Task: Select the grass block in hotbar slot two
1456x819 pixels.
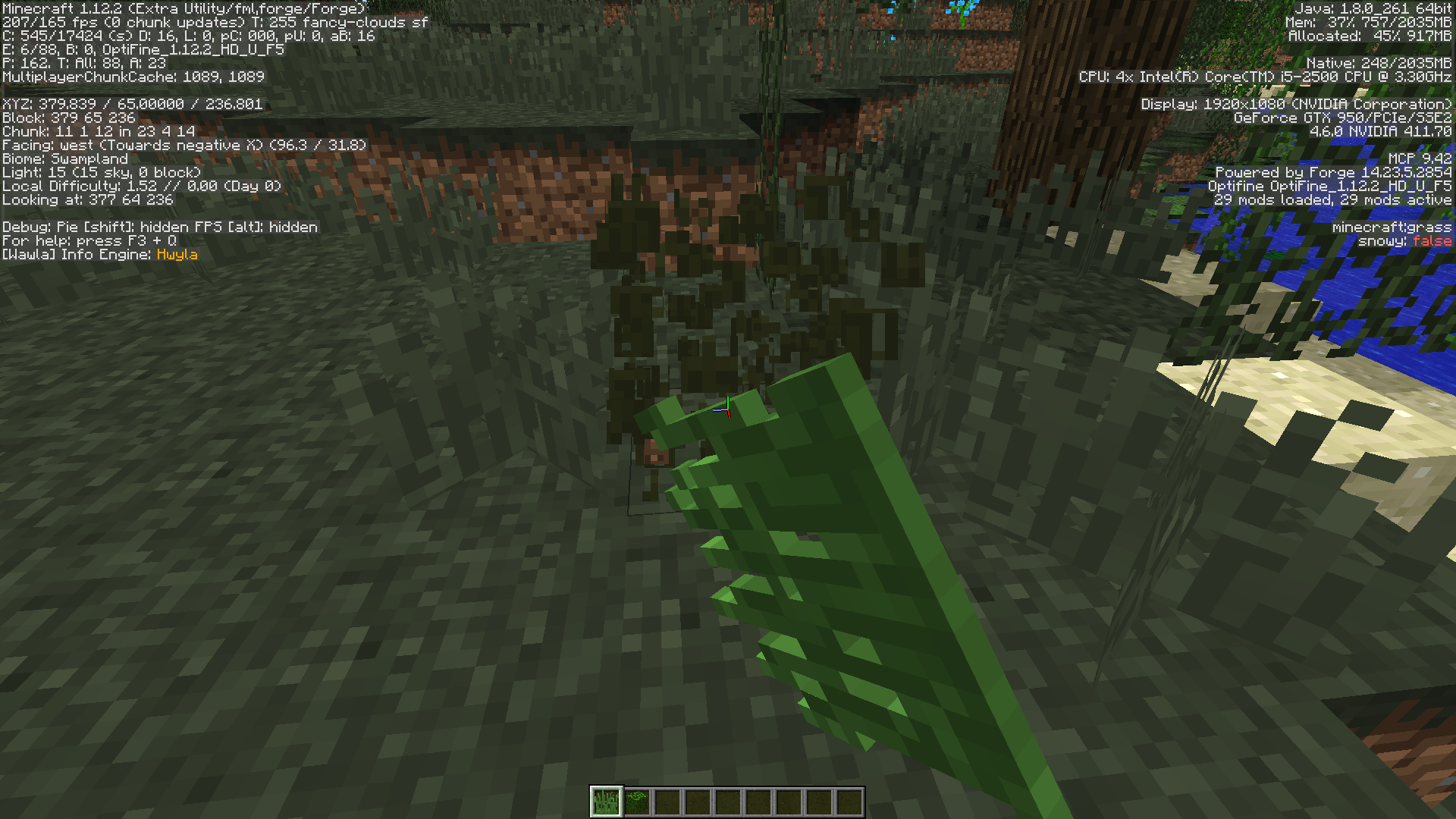Action: 638,800
